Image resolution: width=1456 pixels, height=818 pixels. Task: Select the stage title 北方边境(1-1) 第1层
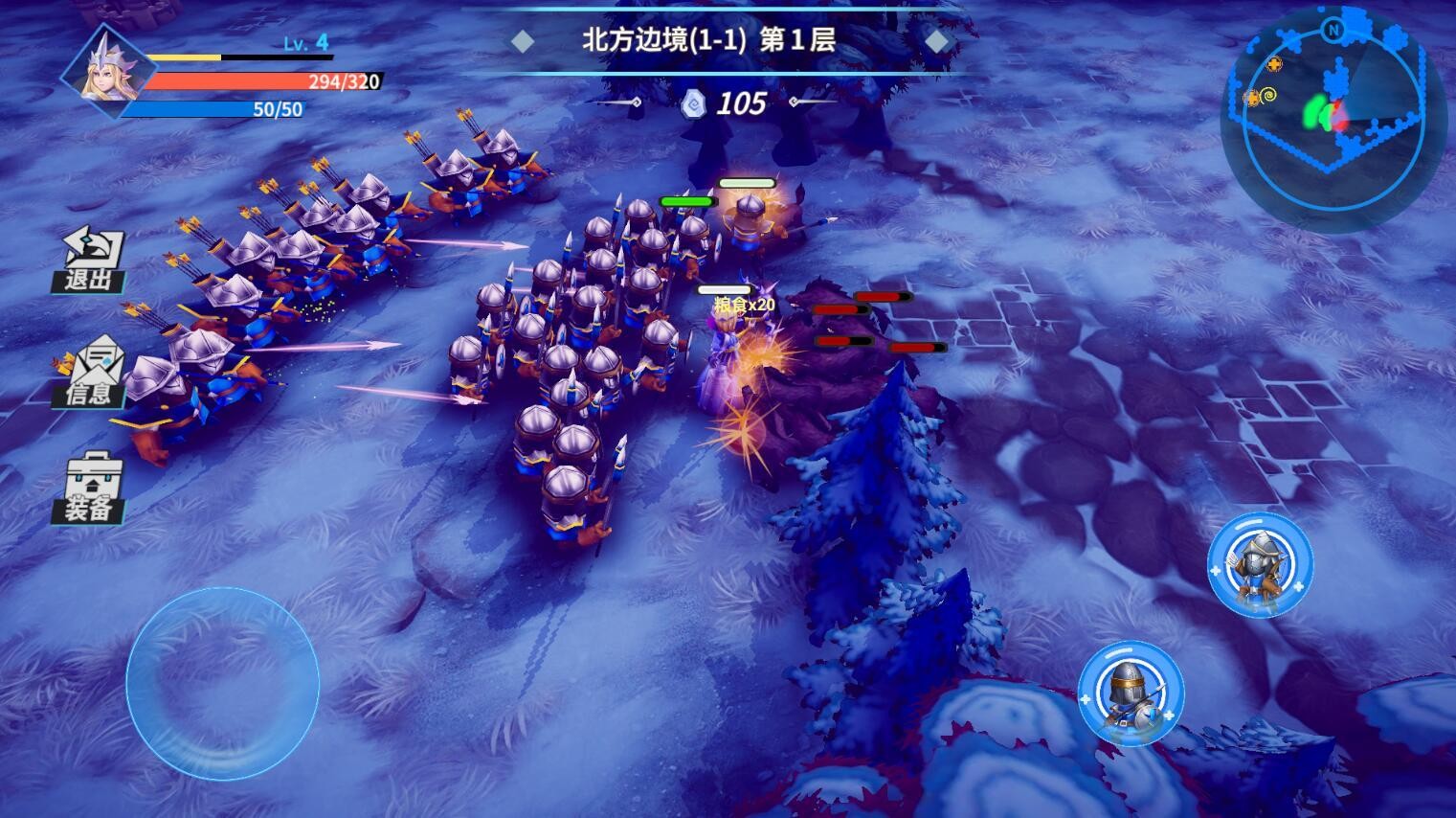708,40
